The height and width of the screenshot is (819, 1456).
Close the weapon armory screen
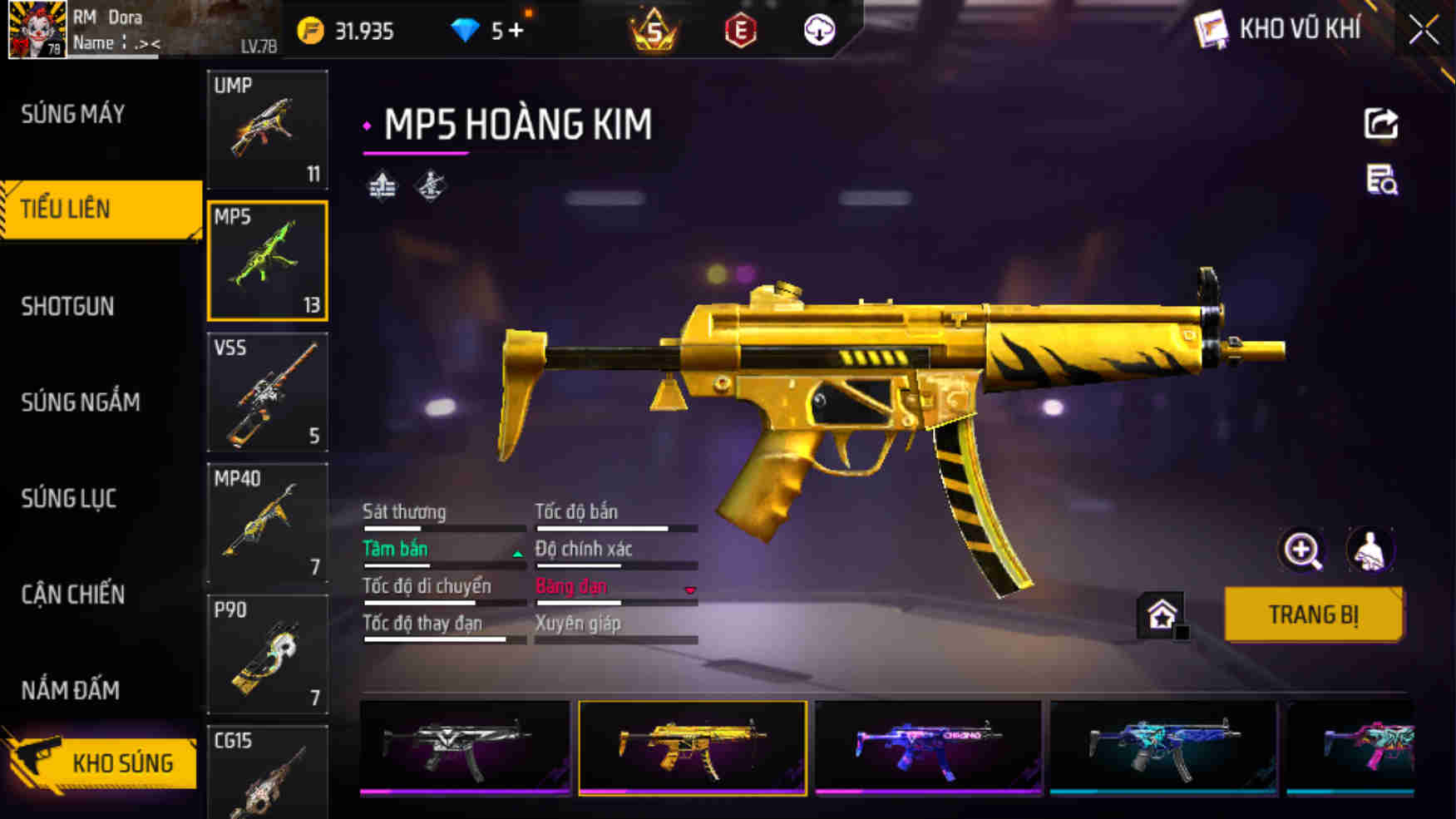pos(1423,31)
